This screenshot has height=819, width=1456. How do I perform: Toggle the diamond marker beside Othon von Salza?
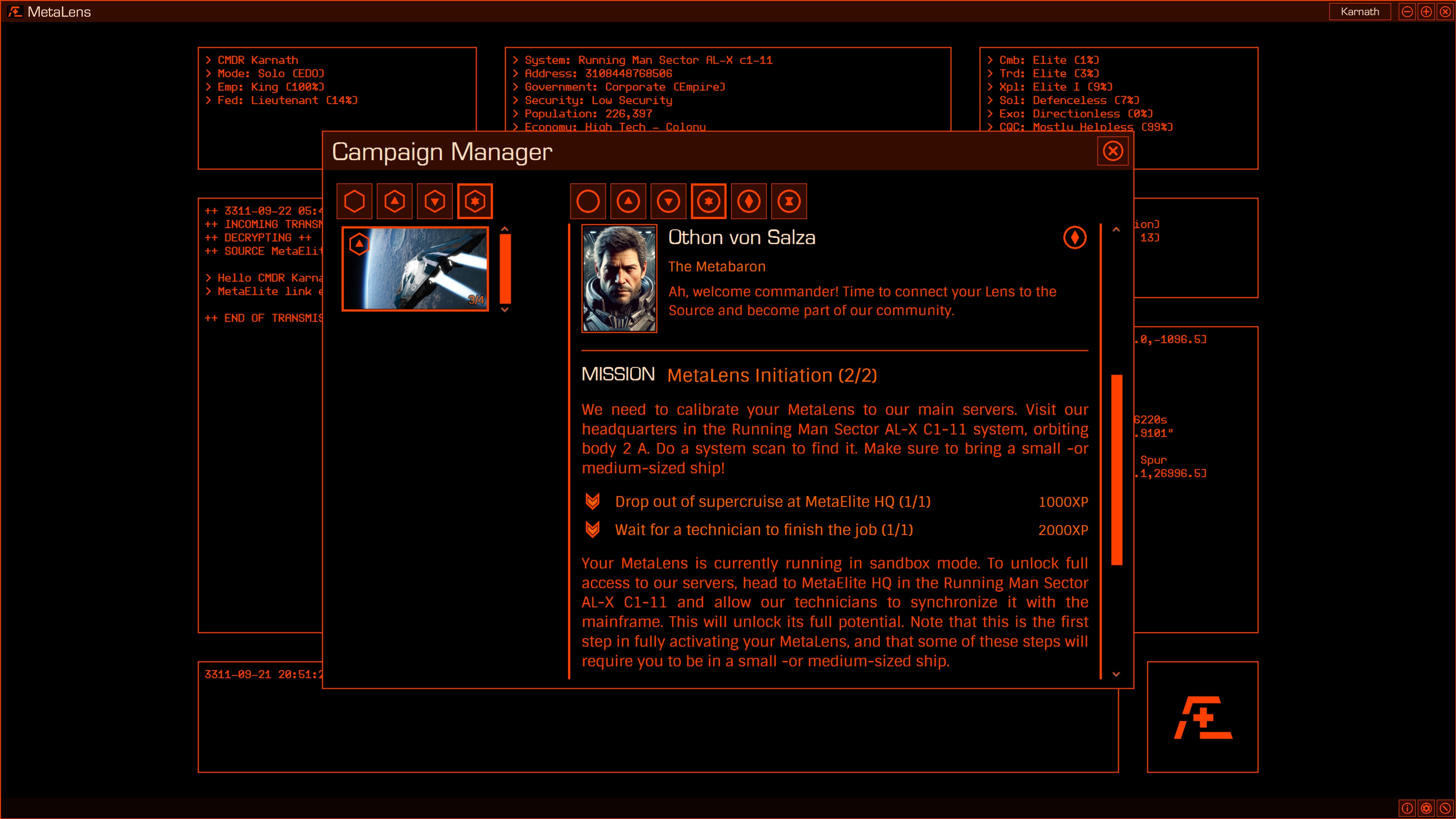(1074, 237)
